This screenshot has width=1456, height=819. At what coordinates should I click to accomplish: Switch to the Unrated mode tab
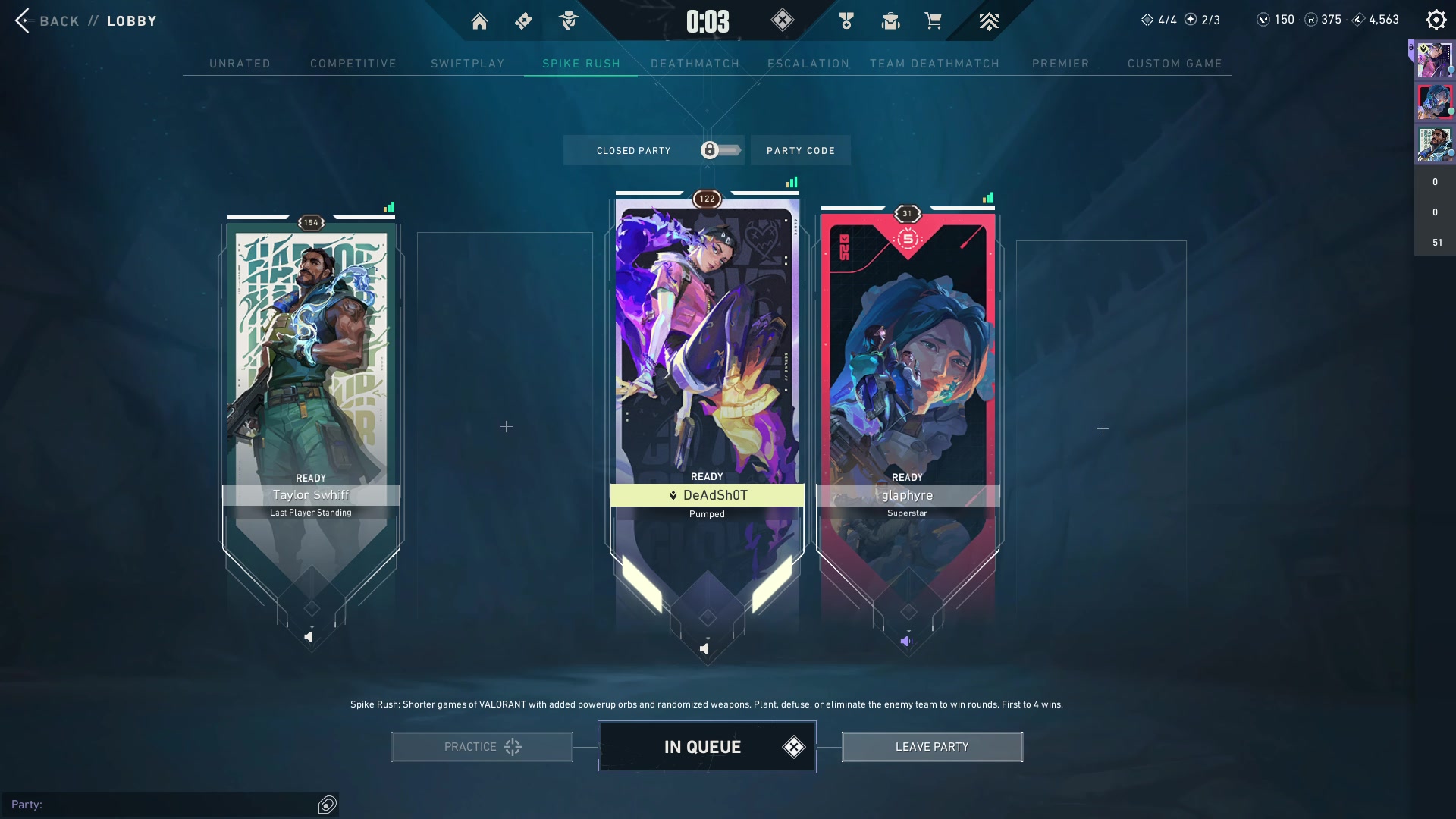pyautogui.click(x=240, y=64)
